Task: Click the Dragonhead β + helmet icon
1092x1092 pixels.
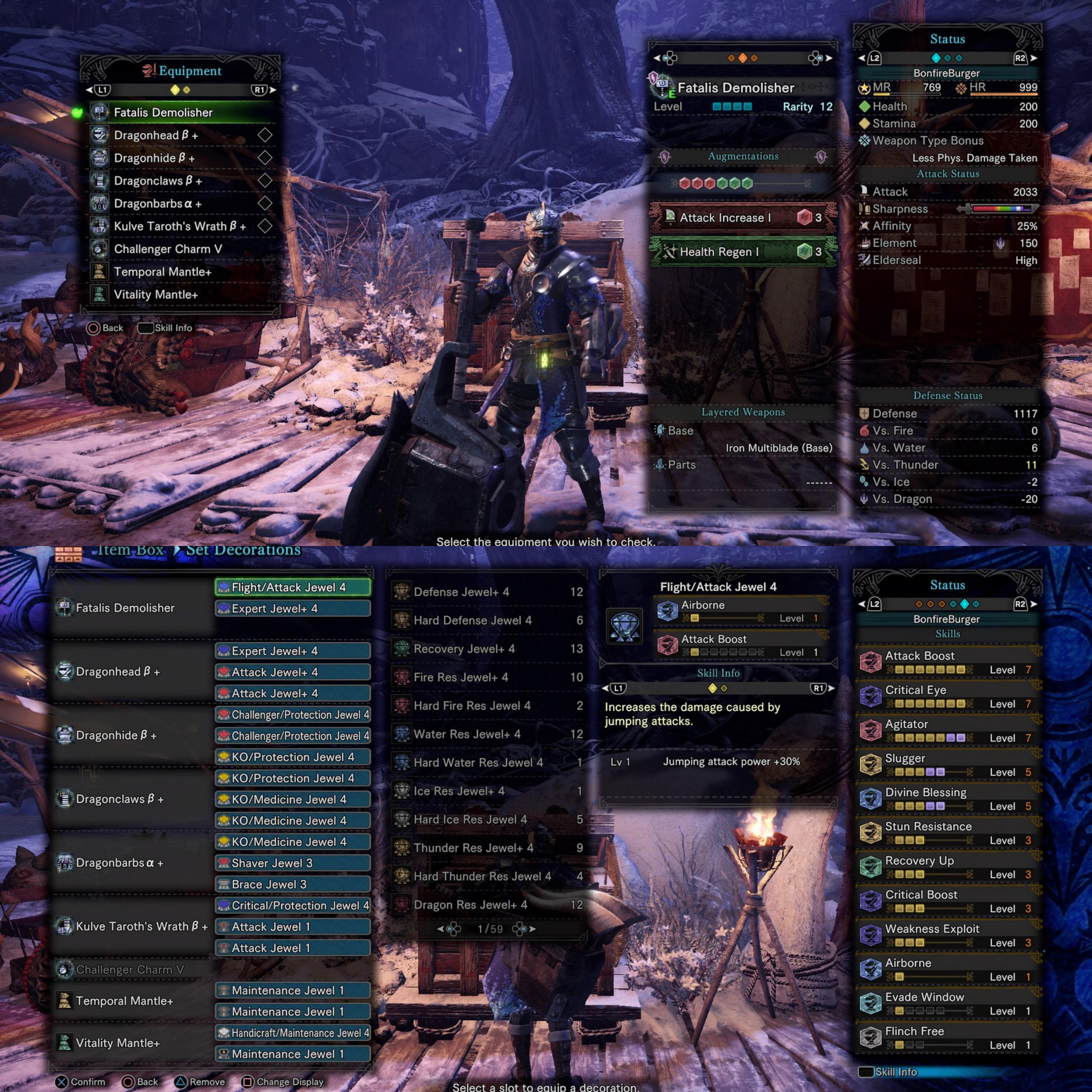Action: click(x=99, y=135)
